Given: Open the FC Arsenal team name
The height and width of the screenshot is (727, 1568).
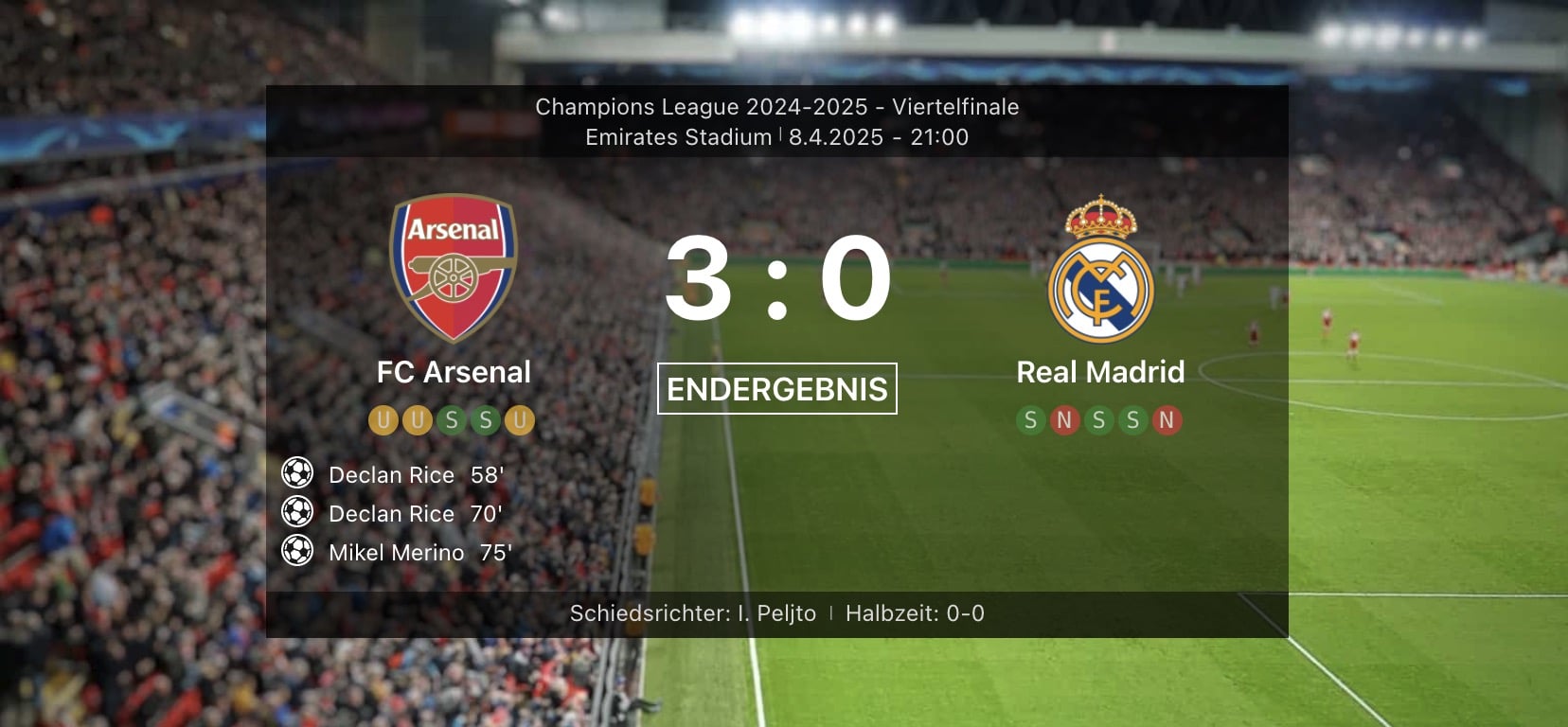Looking at the screenshot, I should (x=454, y=372).
